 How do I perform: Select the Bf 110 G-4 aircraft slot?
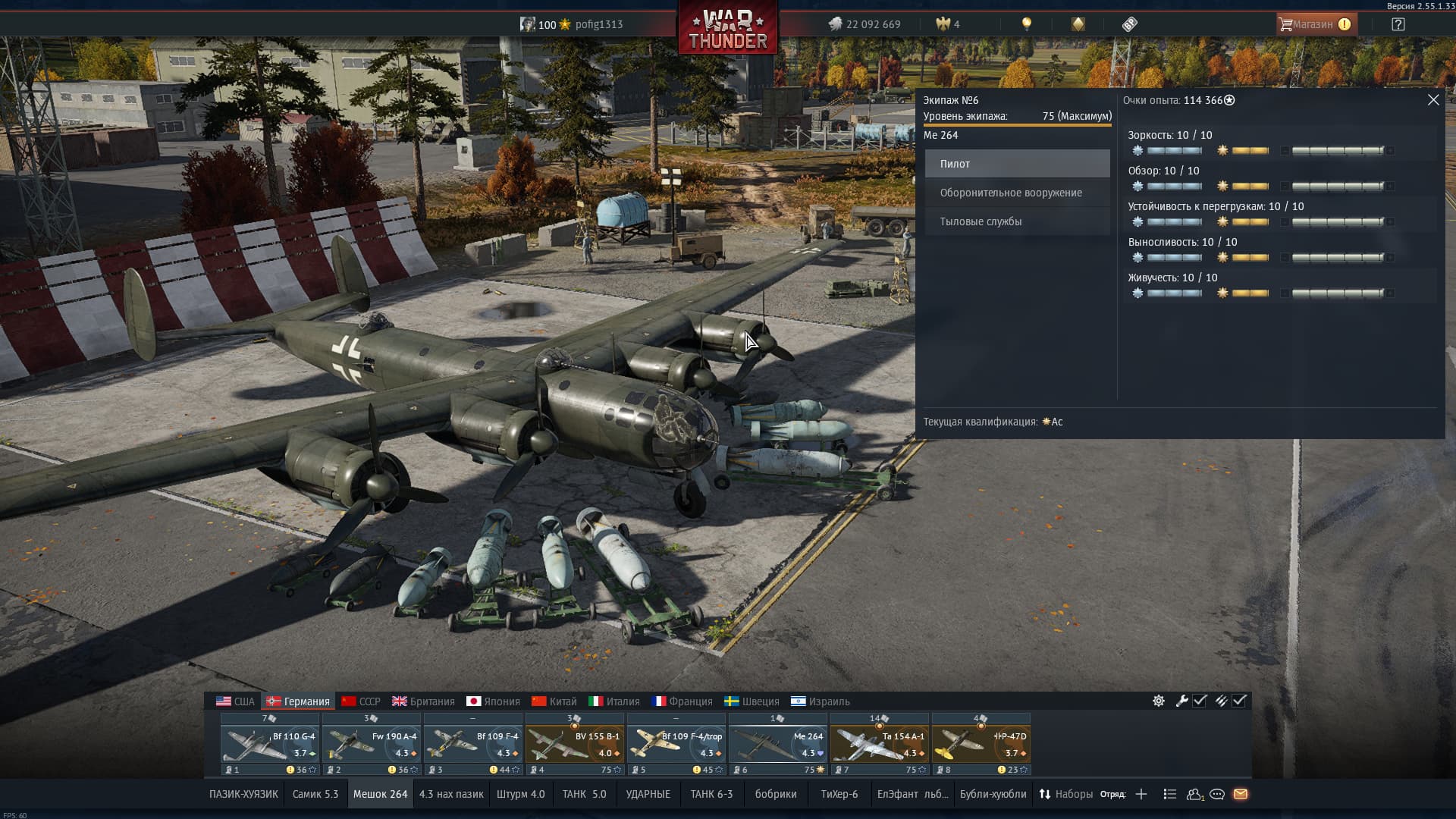point(270,743)
